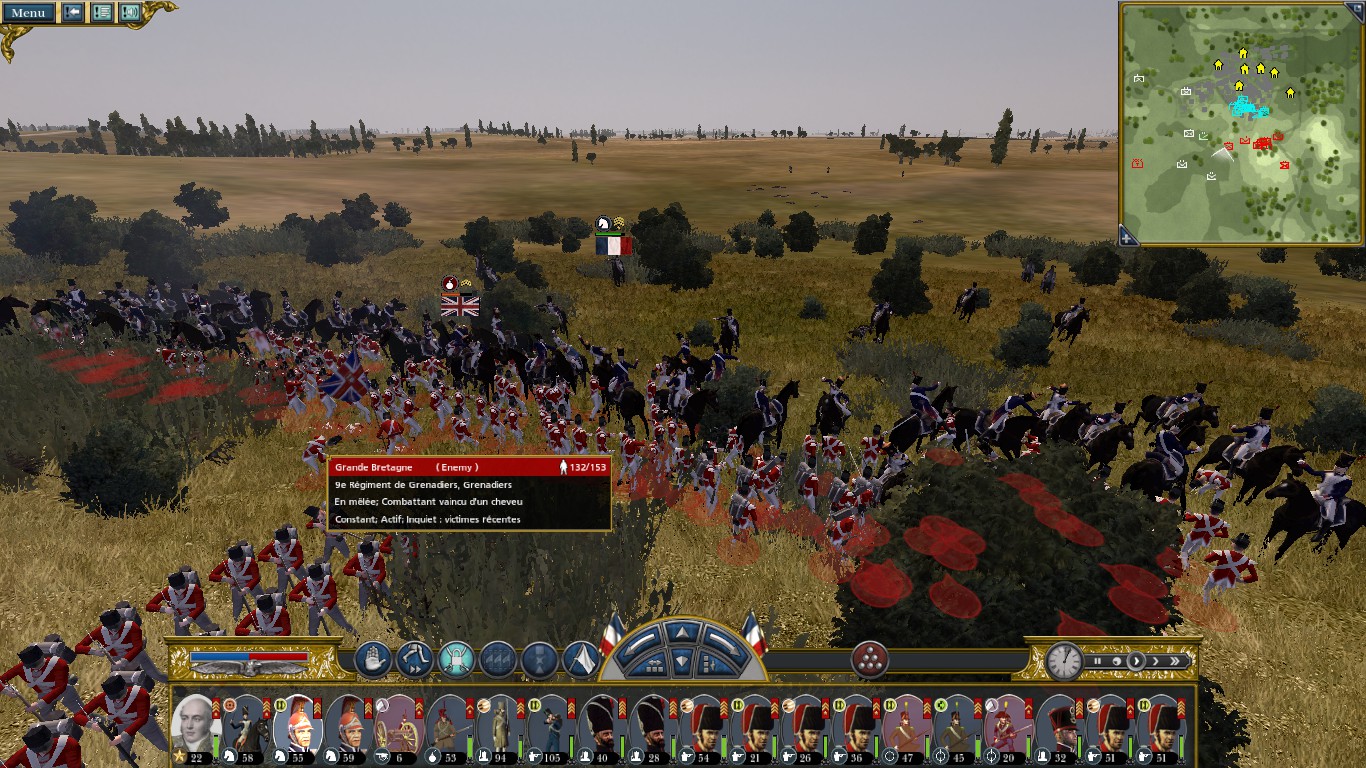Toggle the text-lines notification icon
Viewport: 1366px width, 768px height.
[101, 13]
